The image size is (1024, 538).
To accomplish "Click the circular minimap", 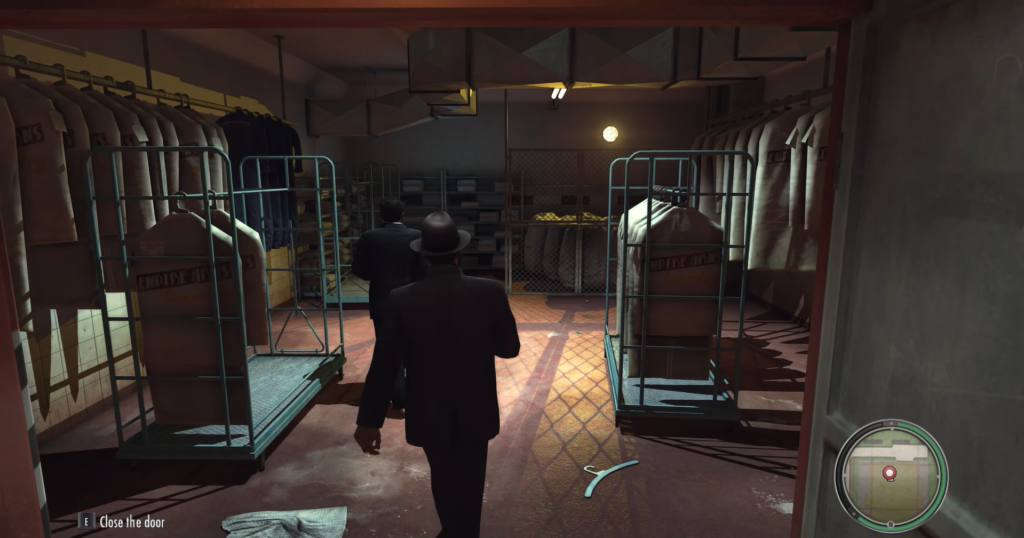I will coord(890,475).
